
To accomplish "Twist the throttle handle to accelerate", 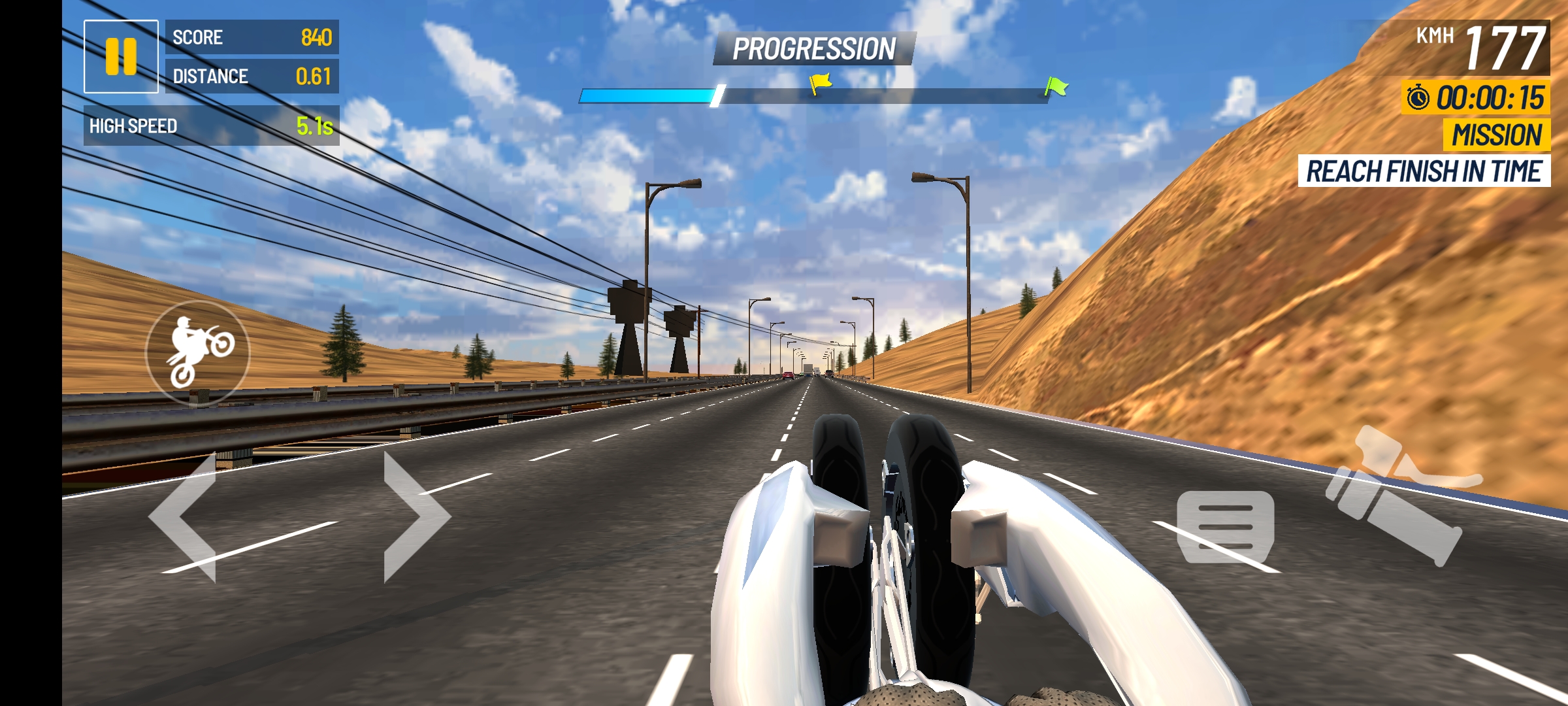I will 1398,498.
